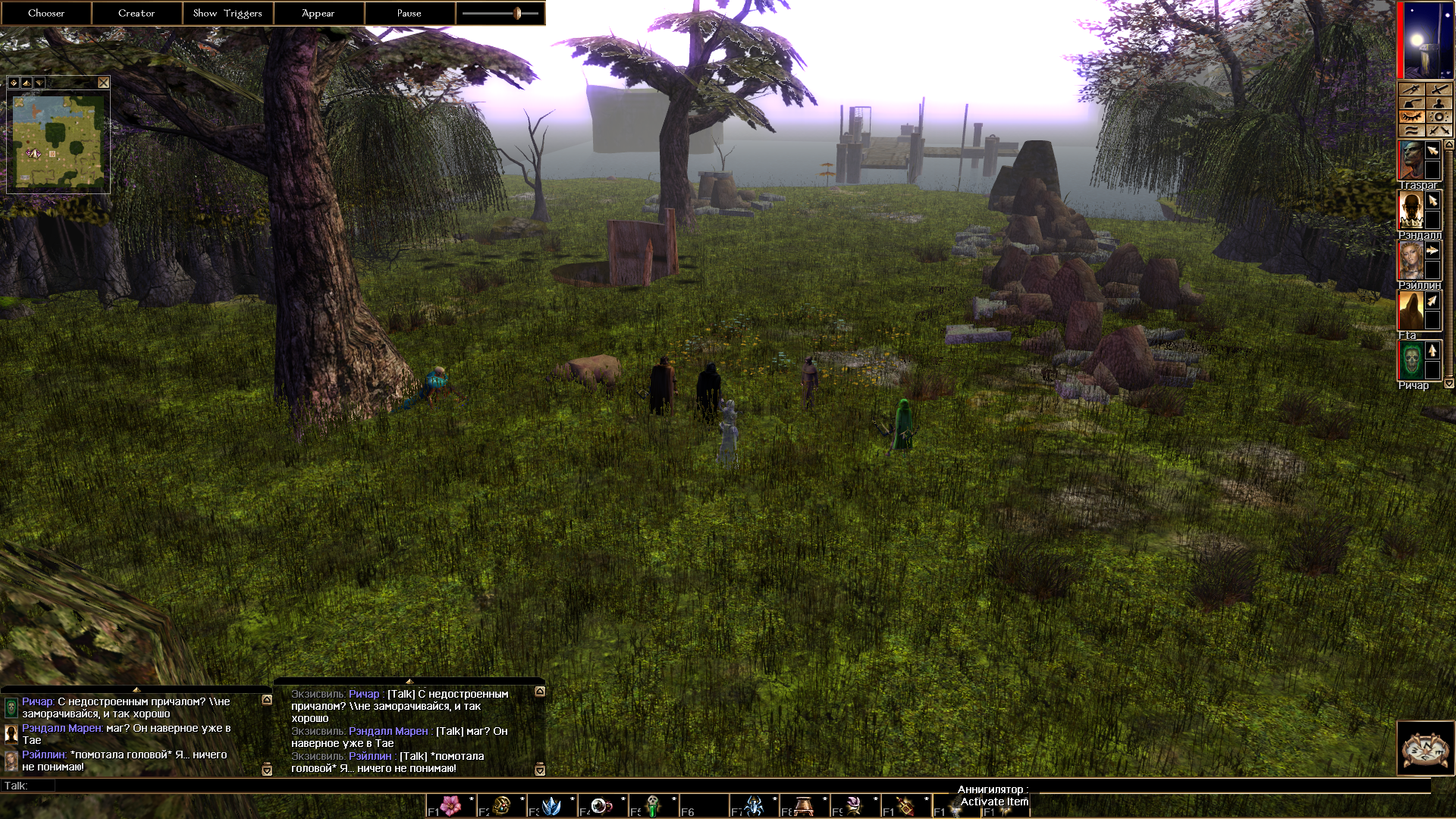Toggle the Show Triggers button

point(227,13)
